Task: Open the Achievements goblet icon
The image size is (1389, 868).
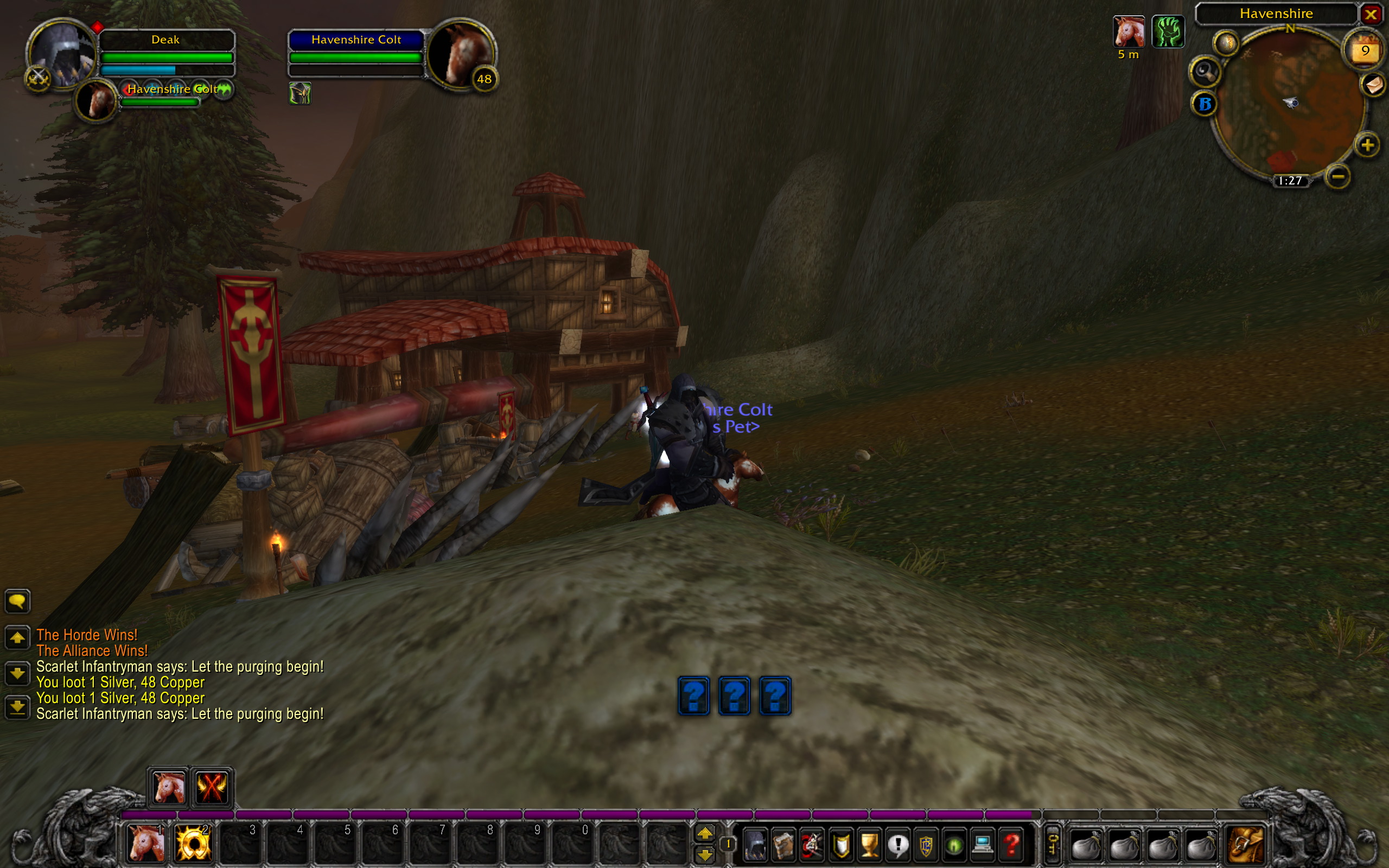Action: pos(870,845)
